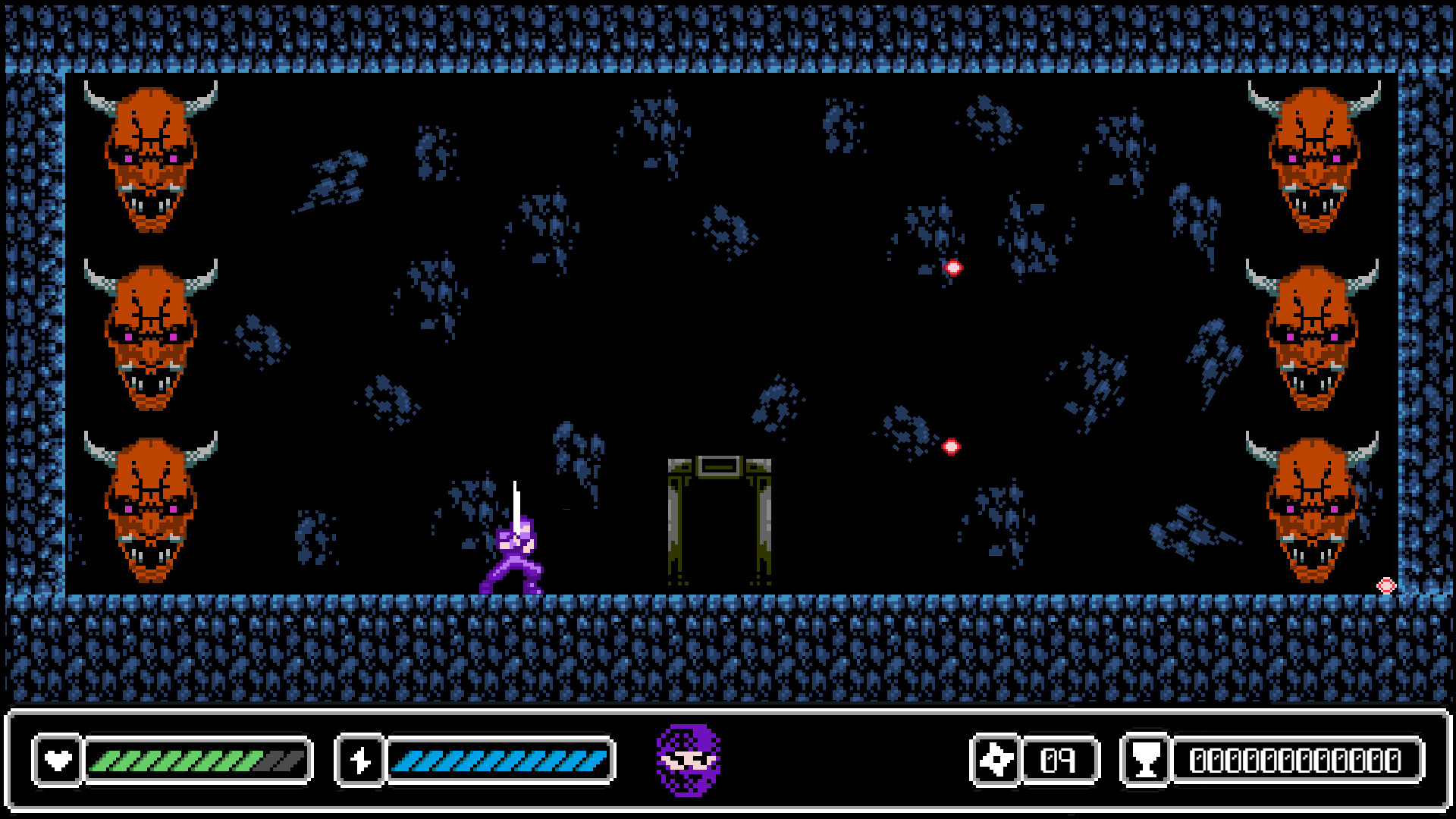Click the small pink gem near the right wall
The width and height of the screenshot is (1456, 819).
1388,584
